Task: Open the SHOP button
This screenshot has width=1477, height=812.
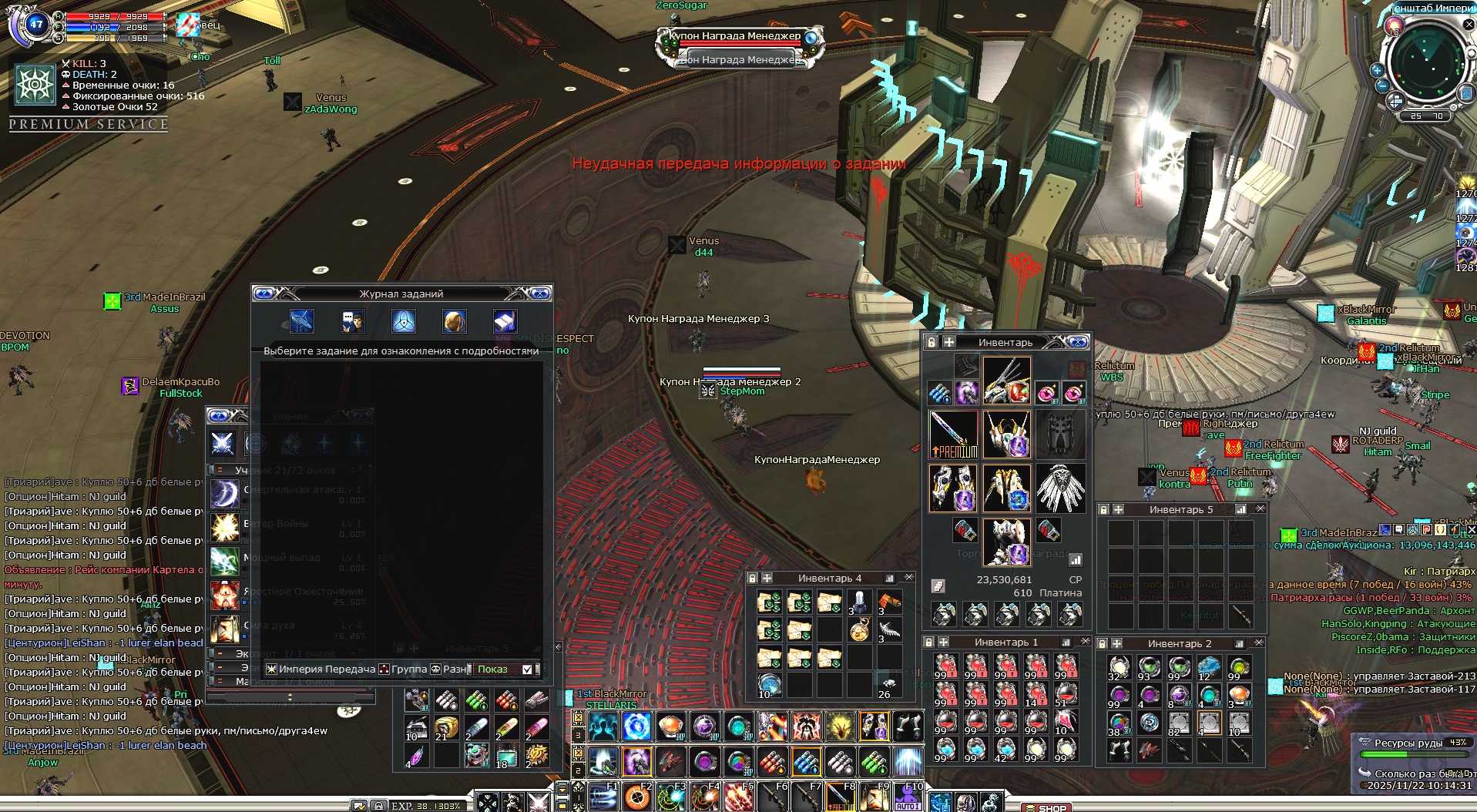Action: pyautogui.click(x=1050, y=807)
